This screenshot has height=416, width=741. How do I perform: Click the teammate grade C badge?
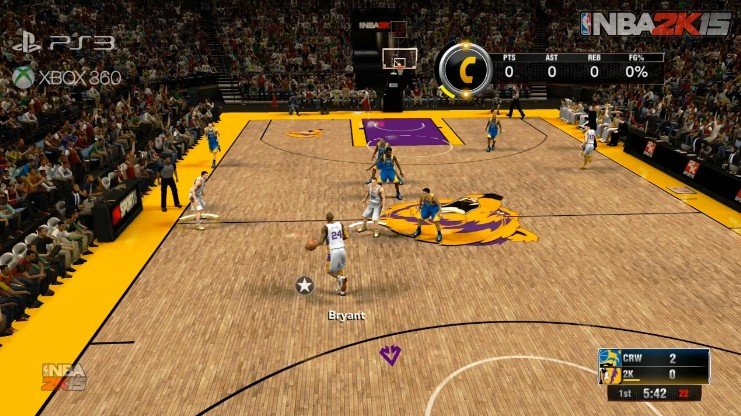click(464, 69)
